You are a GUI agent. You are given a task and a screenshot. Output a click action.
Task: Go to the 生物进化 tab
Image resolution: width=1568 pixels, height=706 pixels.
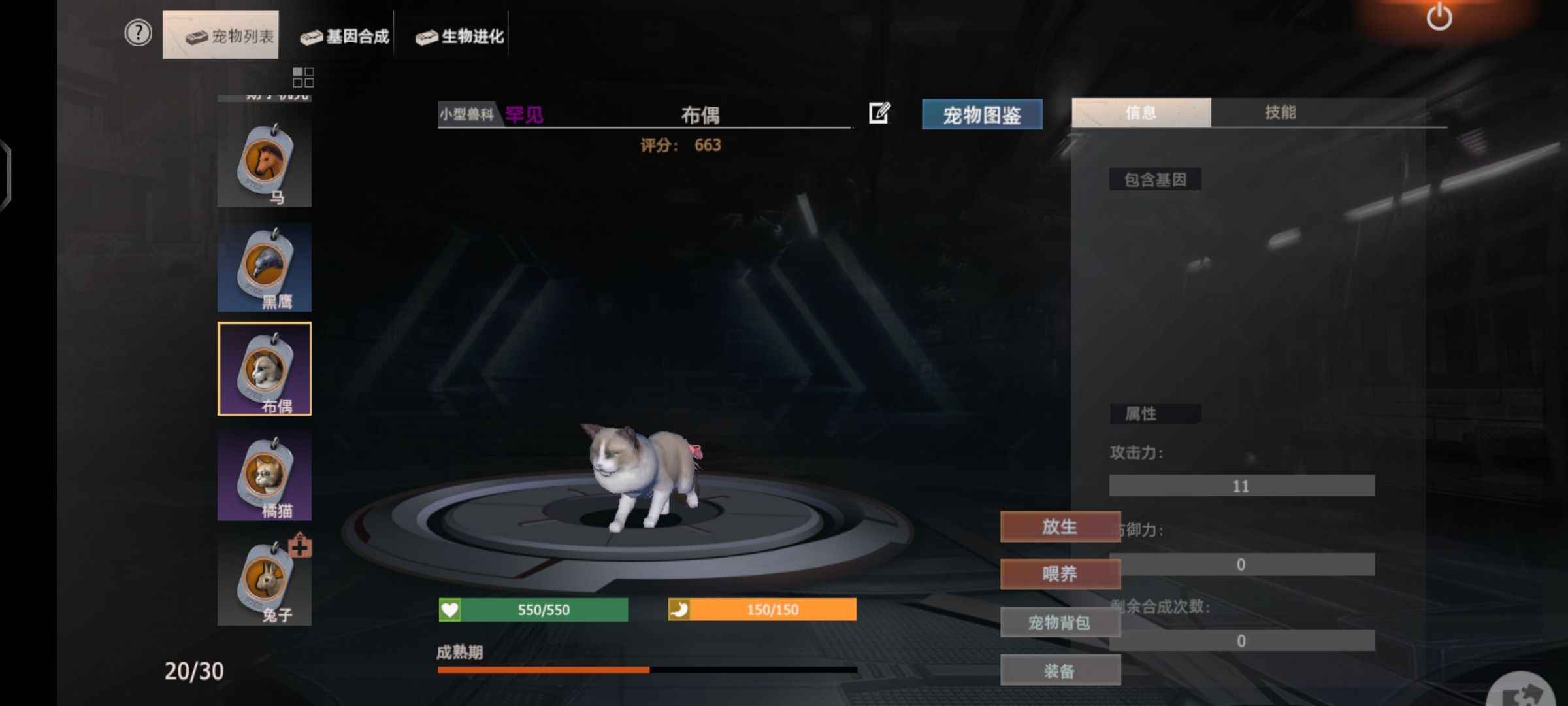[x=460, y=36]
